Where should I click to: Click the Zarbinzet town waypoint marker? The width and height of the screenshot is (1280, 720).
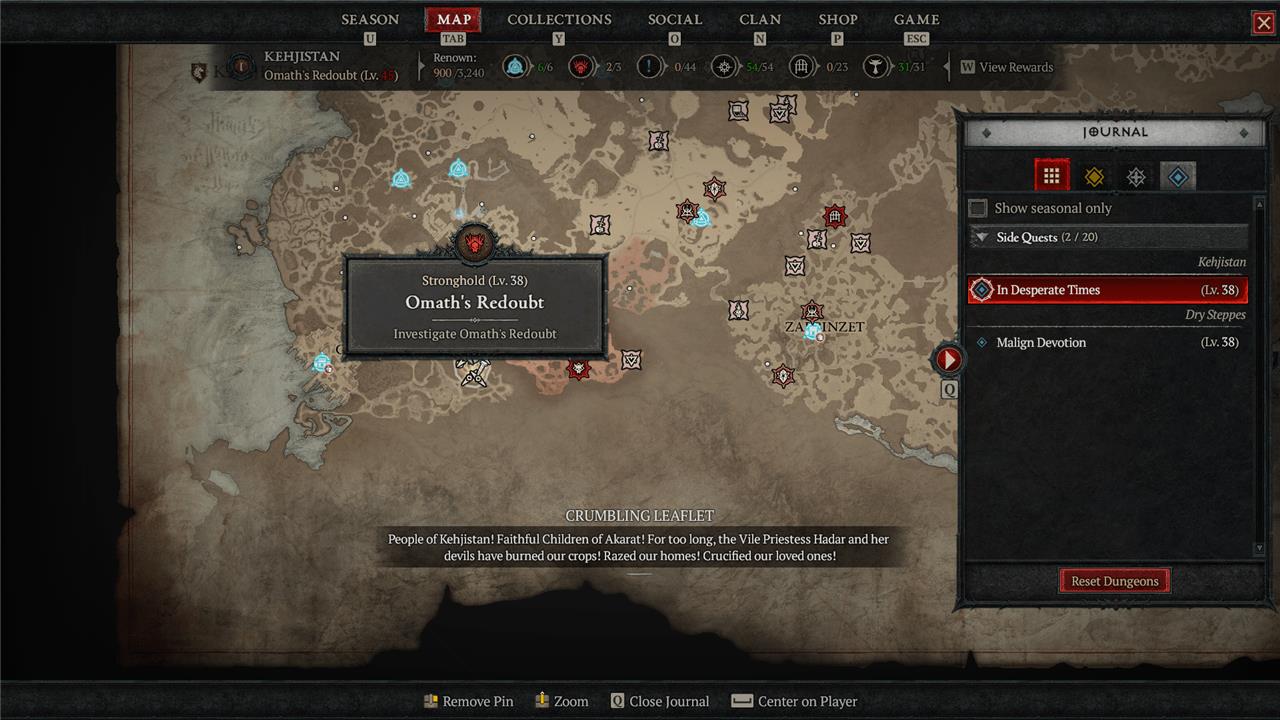point(813,331)
